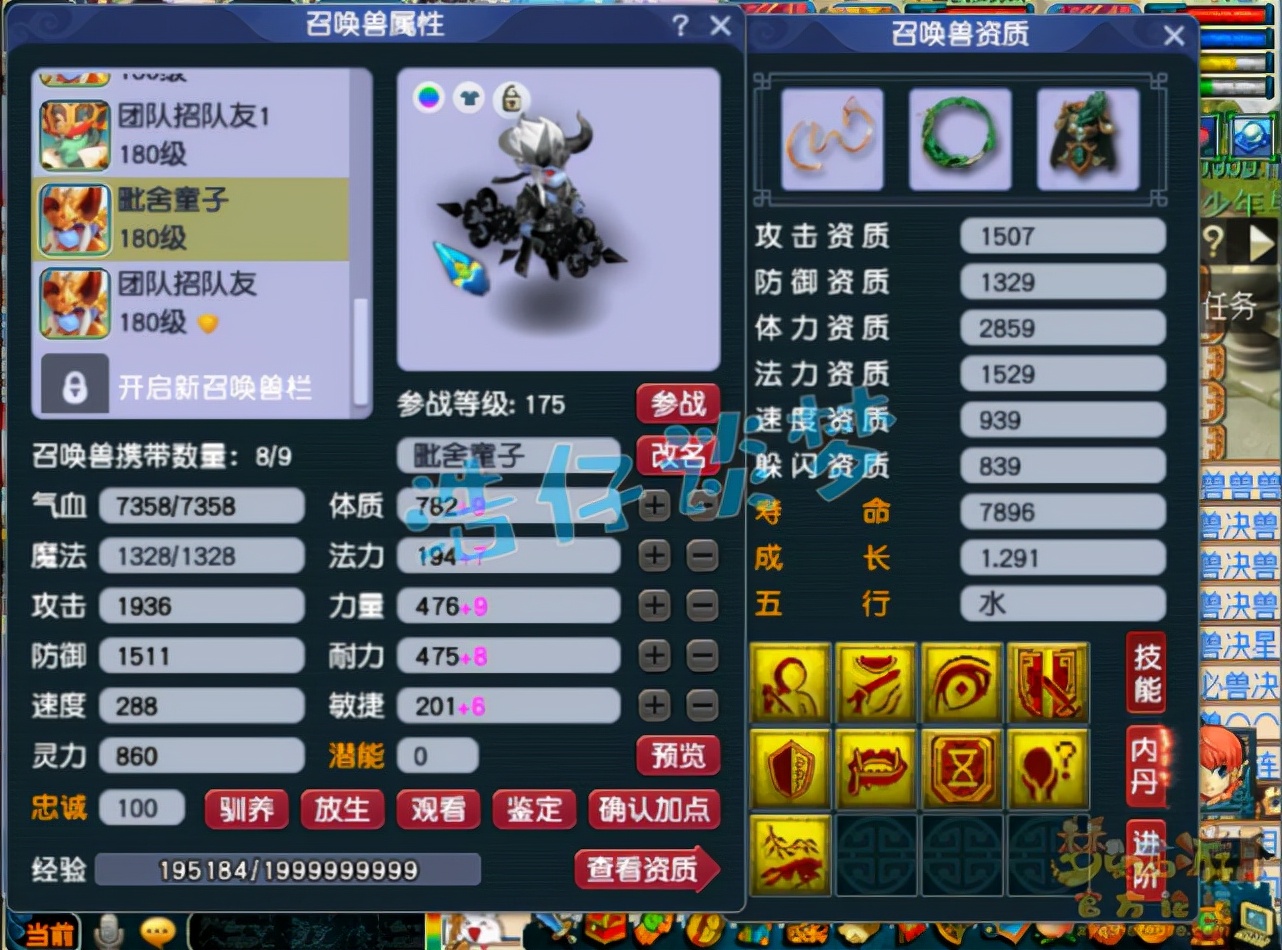The height and width of the screenshot is (950, 1282).
Task: Click the question-mark skill icon
Action: (1047, 768)
